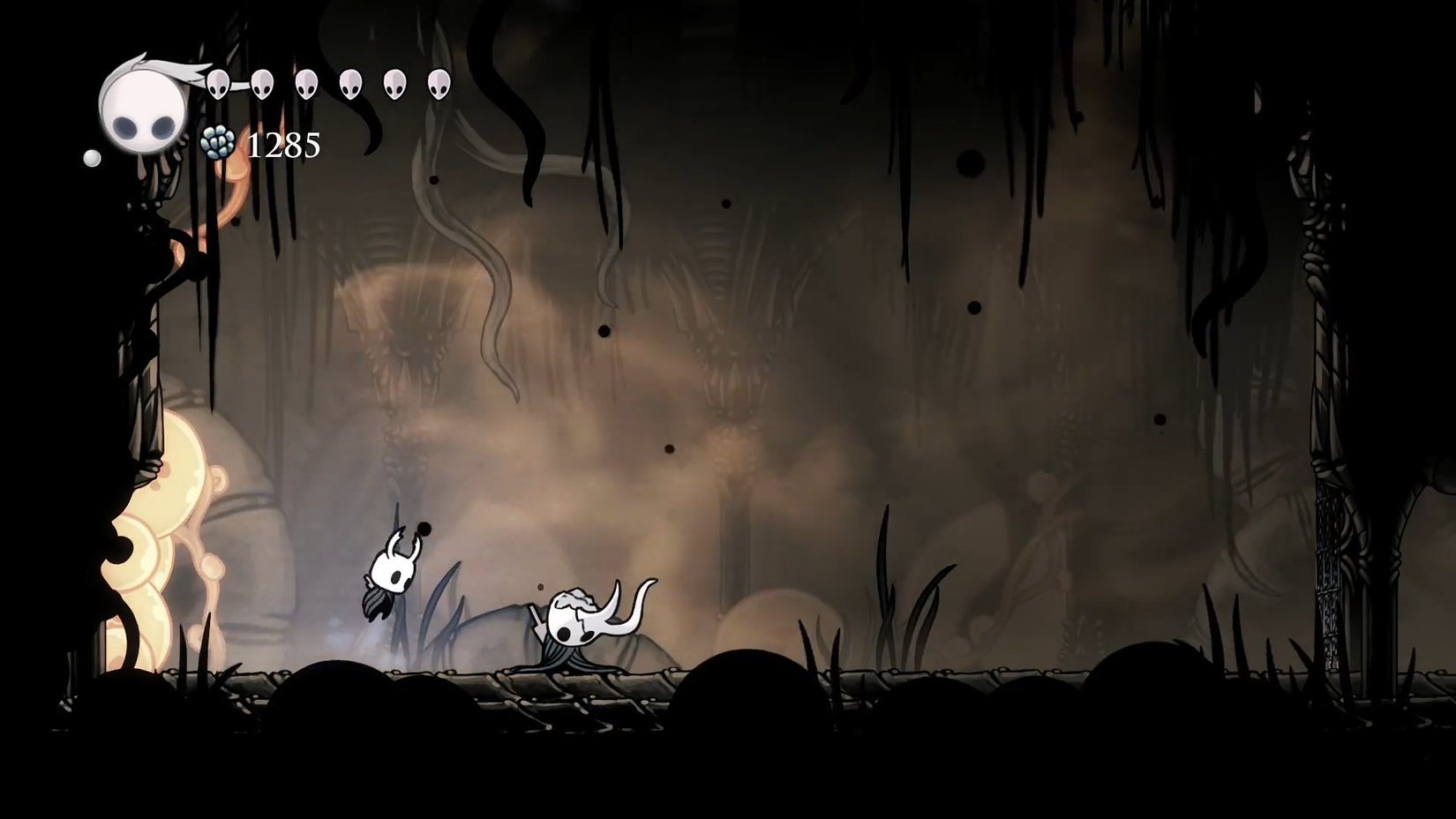Click the Geo counter reading 1285

pyautogui.click(x=284, y=144)
